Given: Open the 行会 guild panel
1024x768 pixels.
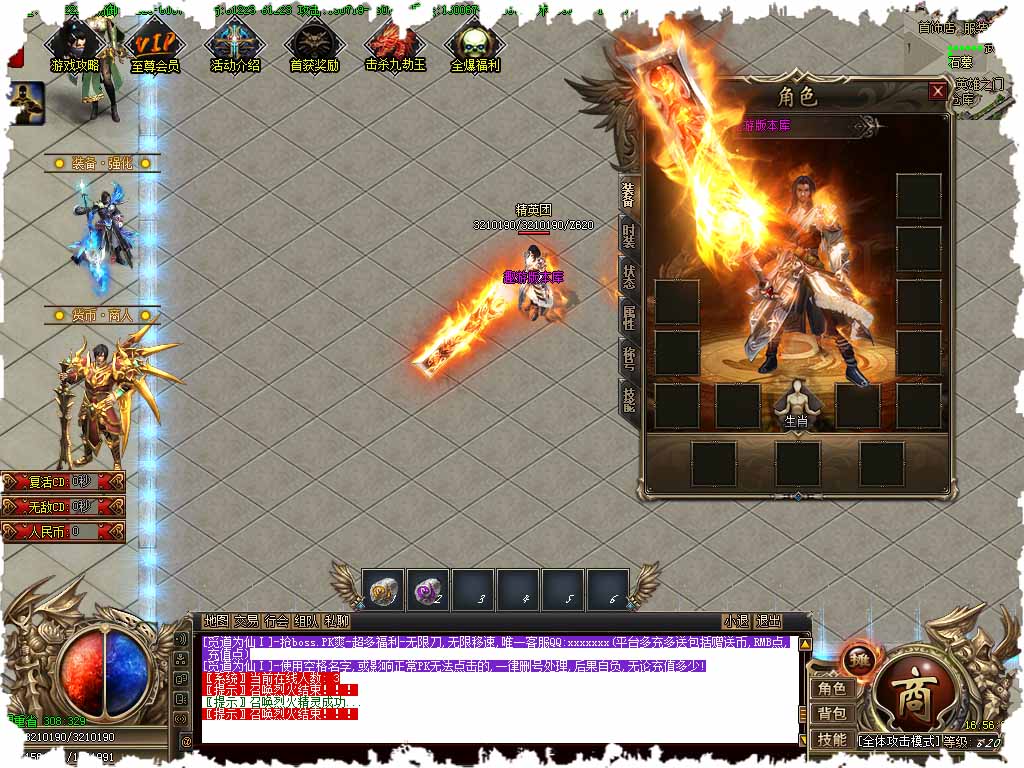Looking at the screenshot, I should click(x=276, y=621).
